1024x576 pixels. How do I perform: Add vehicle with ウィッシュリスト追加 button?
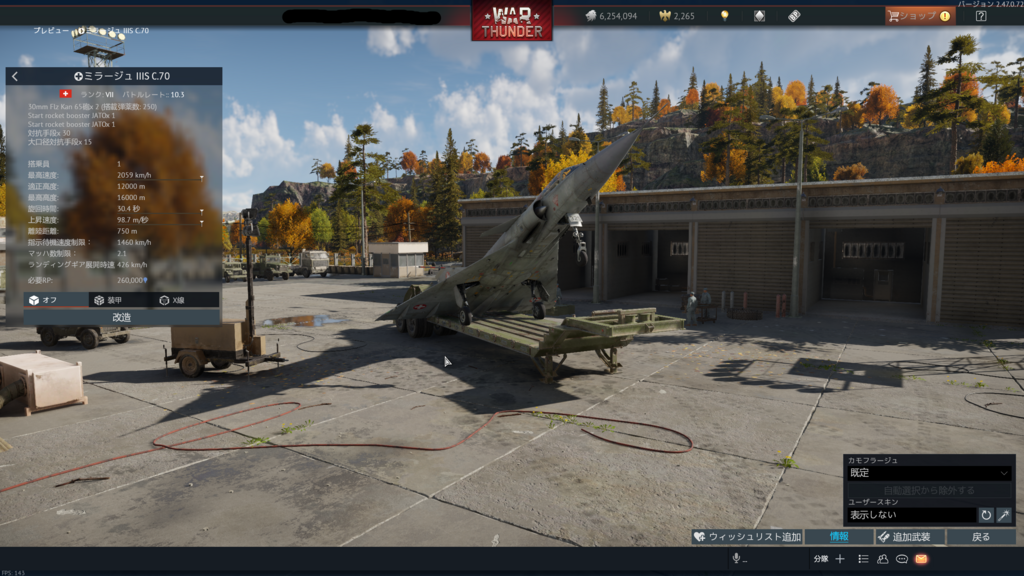pyautogui.click(x=747, y=537)
